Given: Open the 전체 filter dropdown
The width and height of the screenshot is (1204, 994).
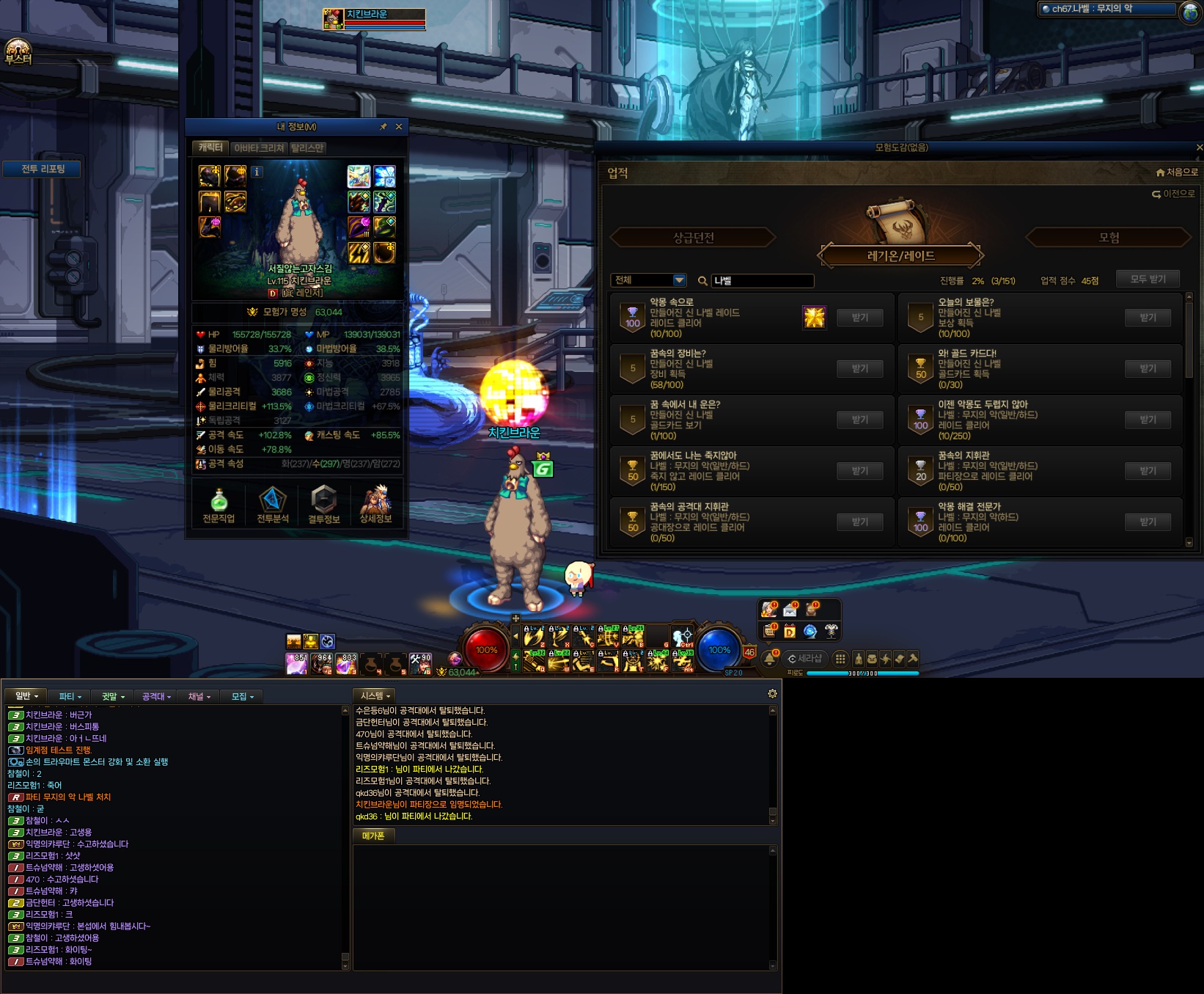Looking at the screenshot, I should pyautogui.click(x=650, y=280).
